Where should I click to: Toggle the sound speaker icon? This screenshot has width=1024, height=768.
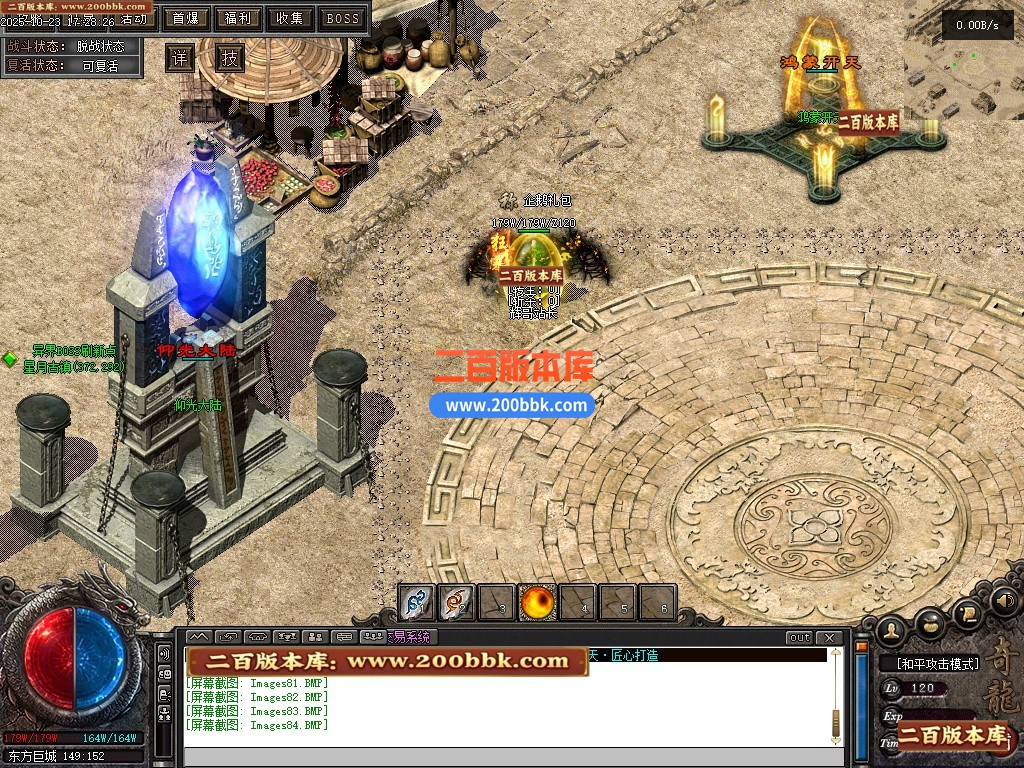pos(1005,601)
